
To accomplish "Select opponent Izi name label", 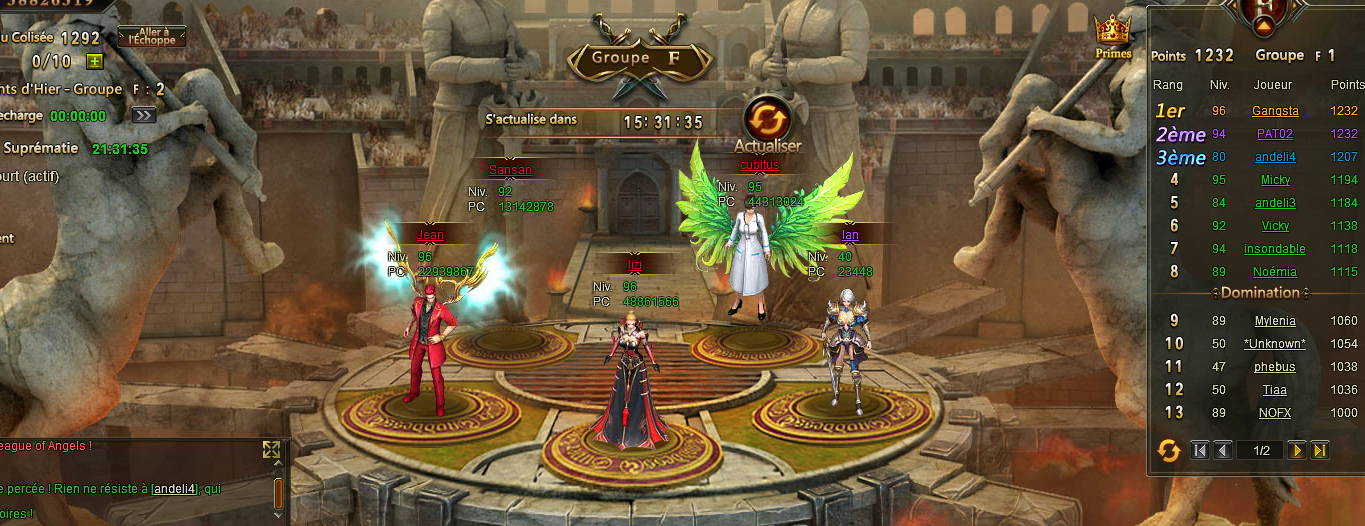I will [634, 264].
